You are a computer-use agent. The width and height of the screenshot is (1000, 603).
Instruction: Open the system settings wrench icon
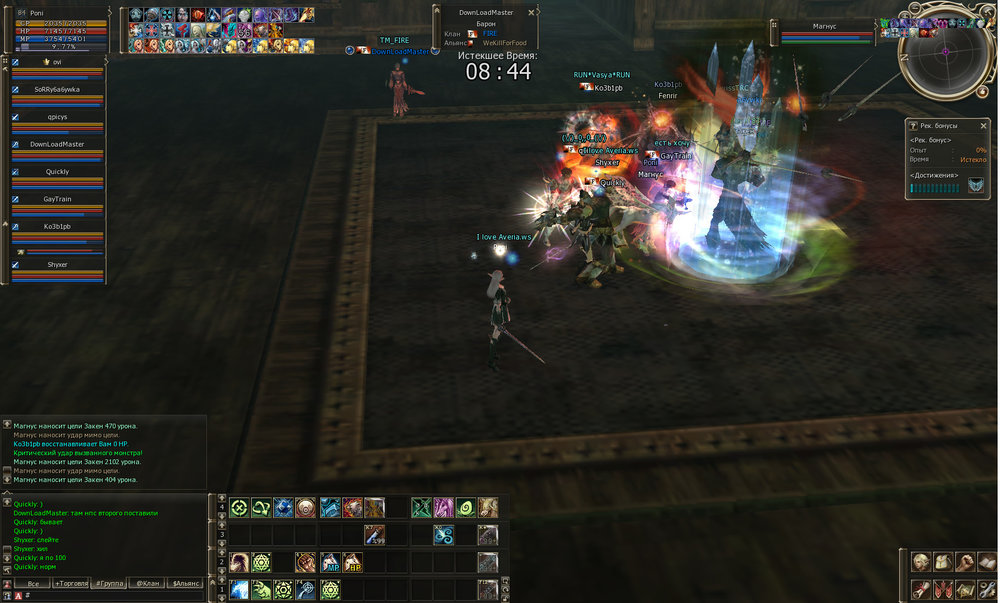tap(985, 589)
